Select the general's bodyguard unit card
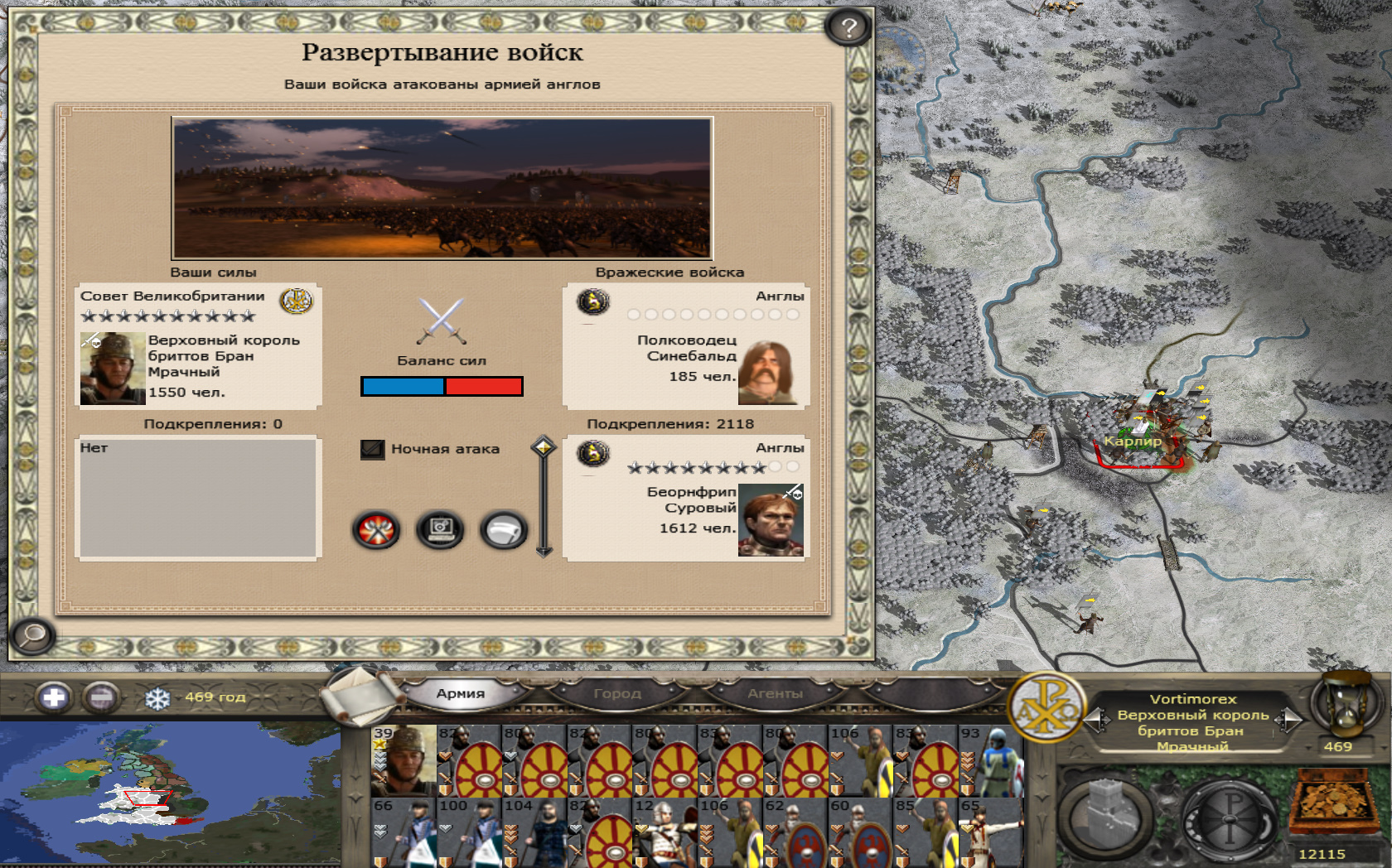The height and width of the screenshot is (868, 1392). click(x=404, y=760)
